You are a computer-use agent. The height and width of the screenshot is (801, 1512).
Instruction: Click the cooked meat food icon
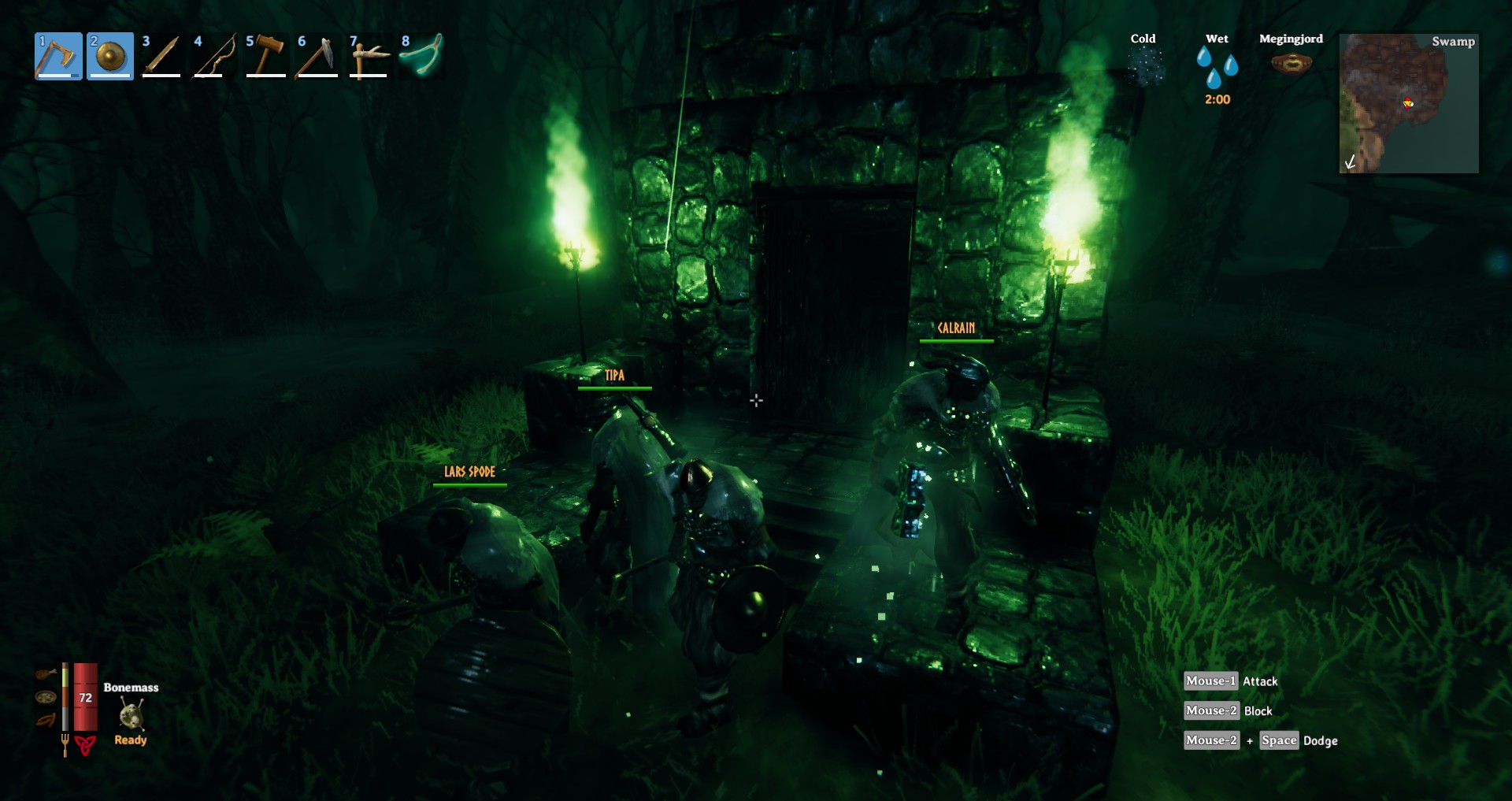pyautogui.click(x=46, y=673)
